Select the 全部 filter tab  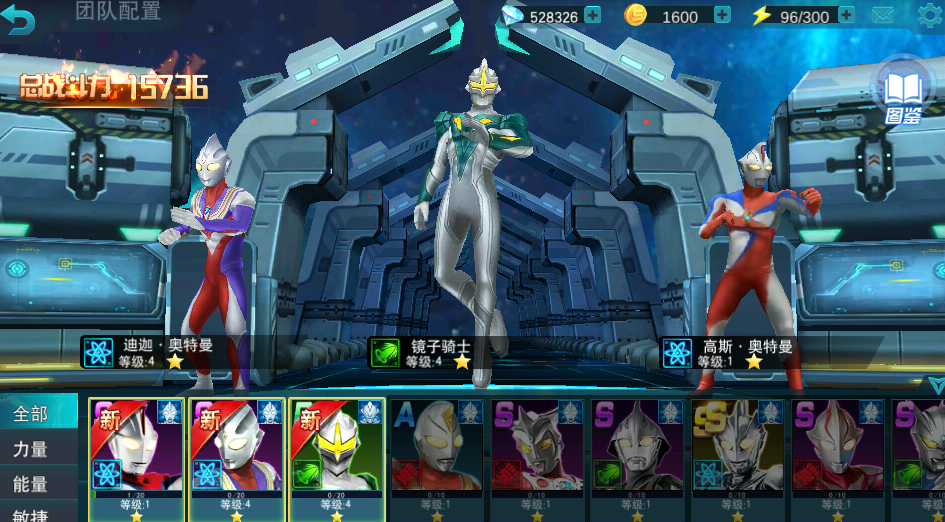pyautogui.click(x=32, y=414)
